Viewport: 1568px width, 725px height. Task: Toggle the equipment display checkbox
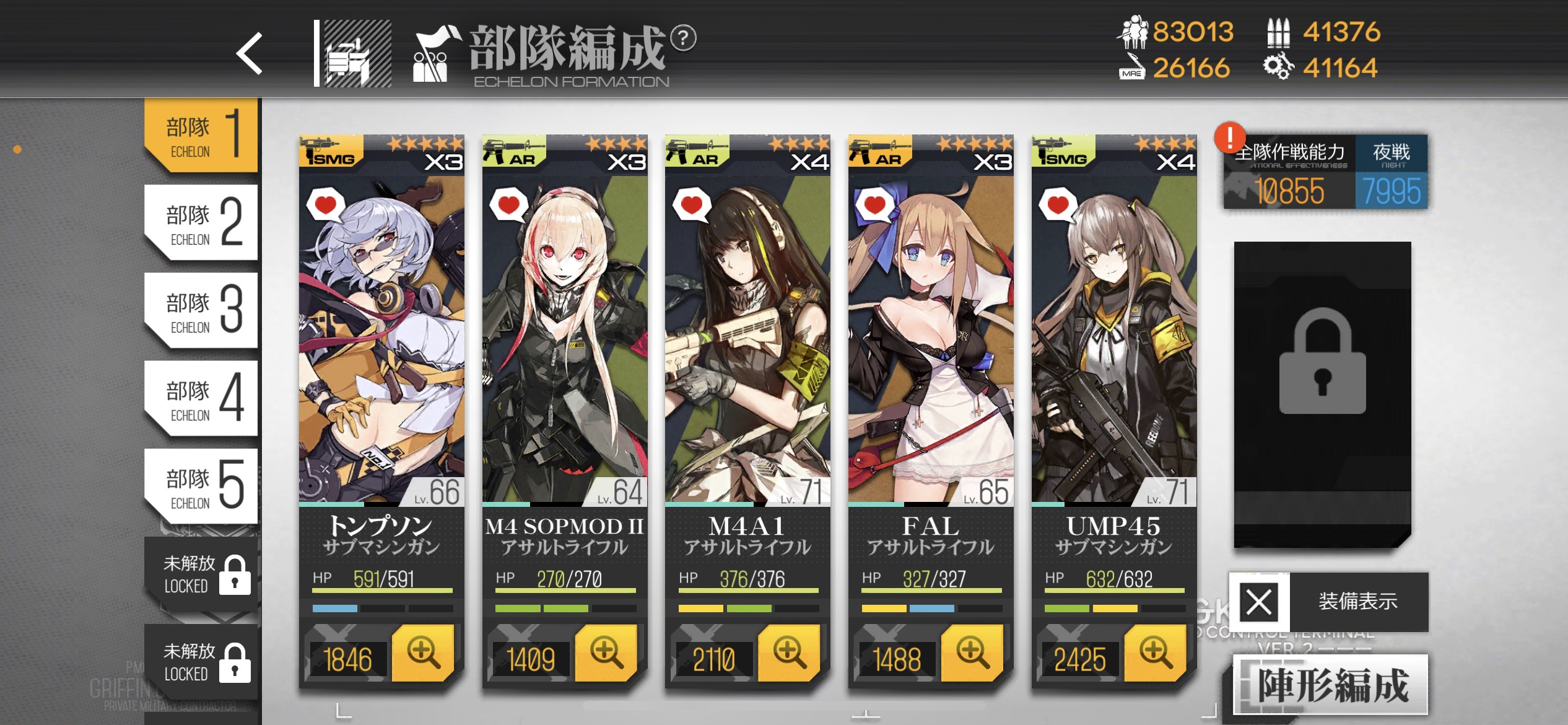click(1260, 602)
